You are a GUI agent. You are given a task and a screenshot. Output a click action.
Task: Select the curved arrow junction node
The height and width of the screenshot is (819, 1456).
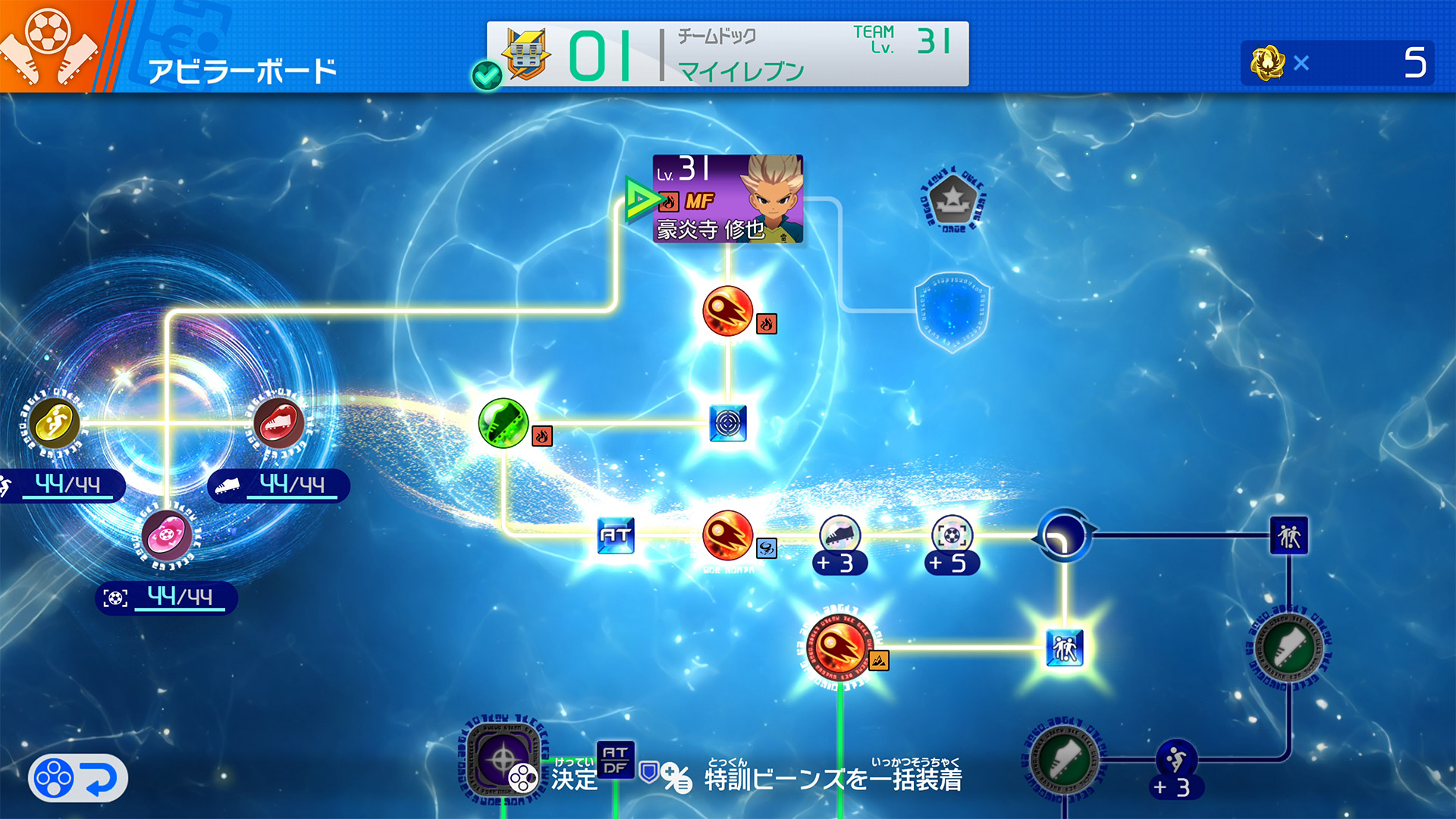pyautogui.click(x=1064, y=535)
